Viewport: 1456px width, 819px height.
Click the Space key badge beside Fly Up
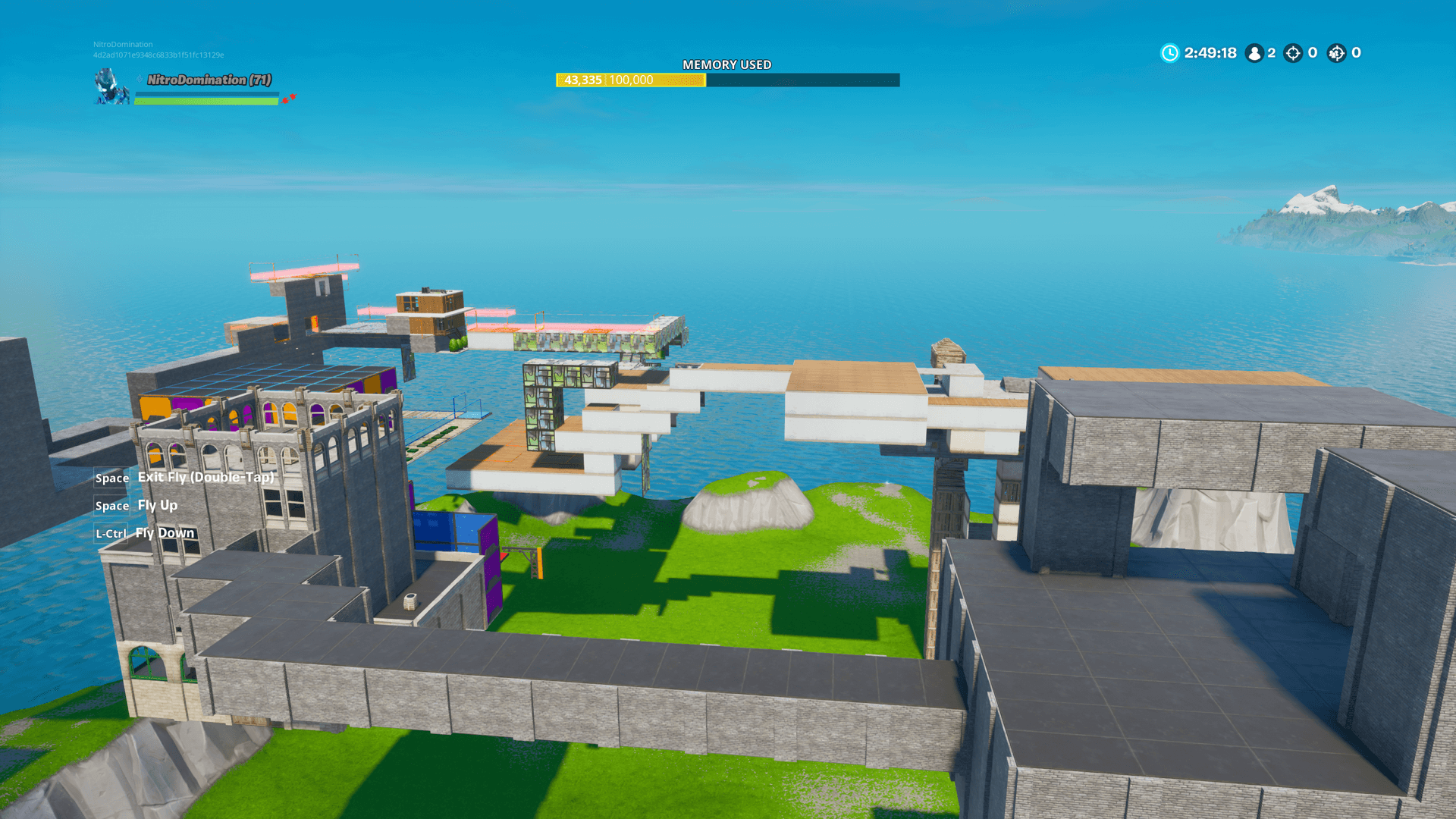point(111,505)
